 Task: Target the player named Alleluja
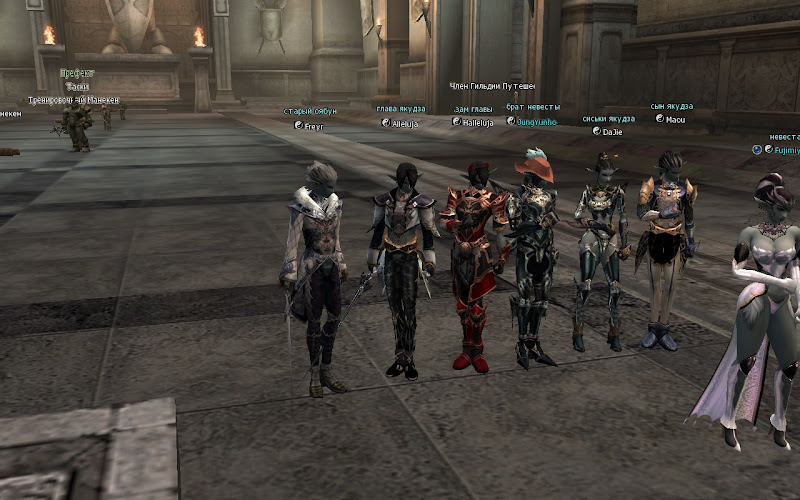pos(405,123)
